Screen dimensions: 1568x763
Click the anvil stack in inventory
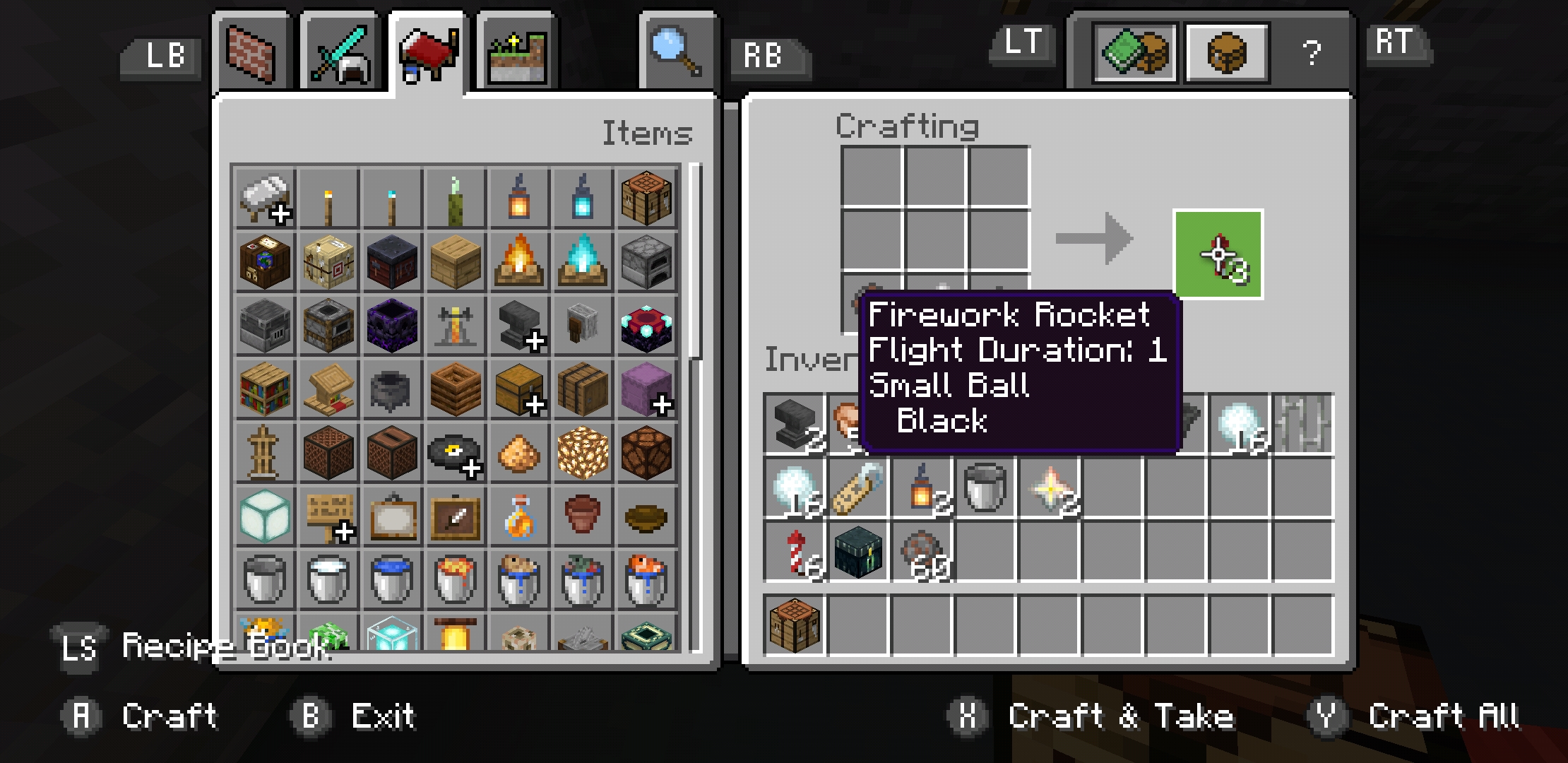point(795,424)
